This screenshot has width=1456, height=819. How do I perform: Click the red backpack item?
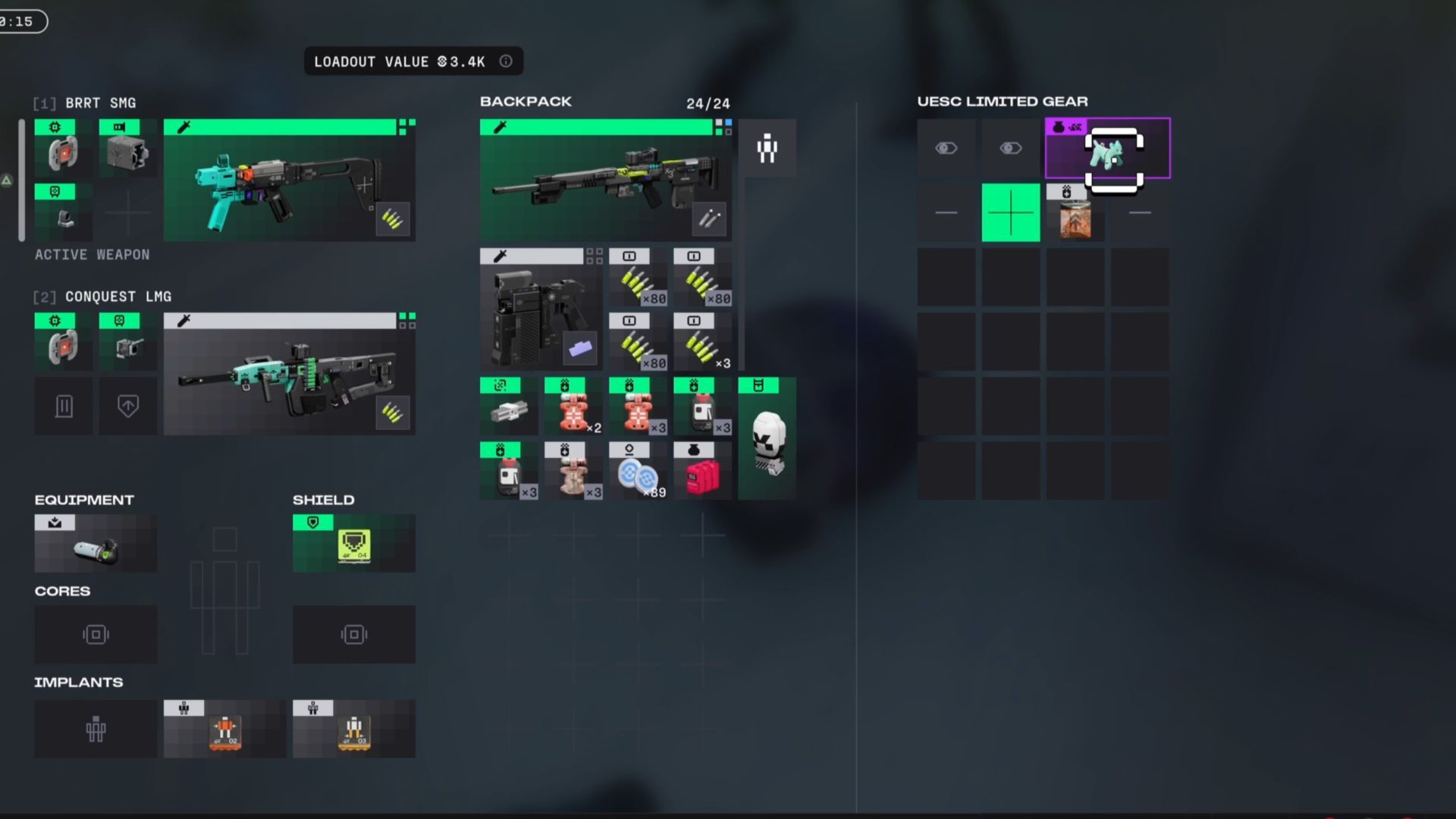pyautogui.click(x=702, y=472)
